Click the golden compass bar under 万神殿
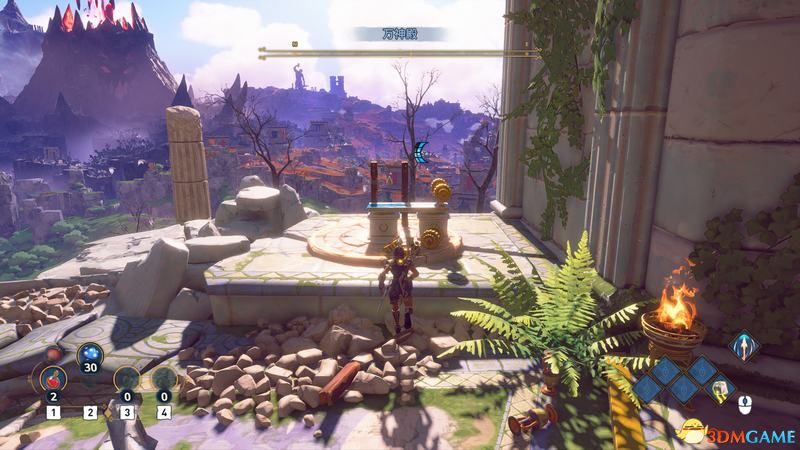Image resolution: width=800 pixels, height=450 pixels. (398, 48)
